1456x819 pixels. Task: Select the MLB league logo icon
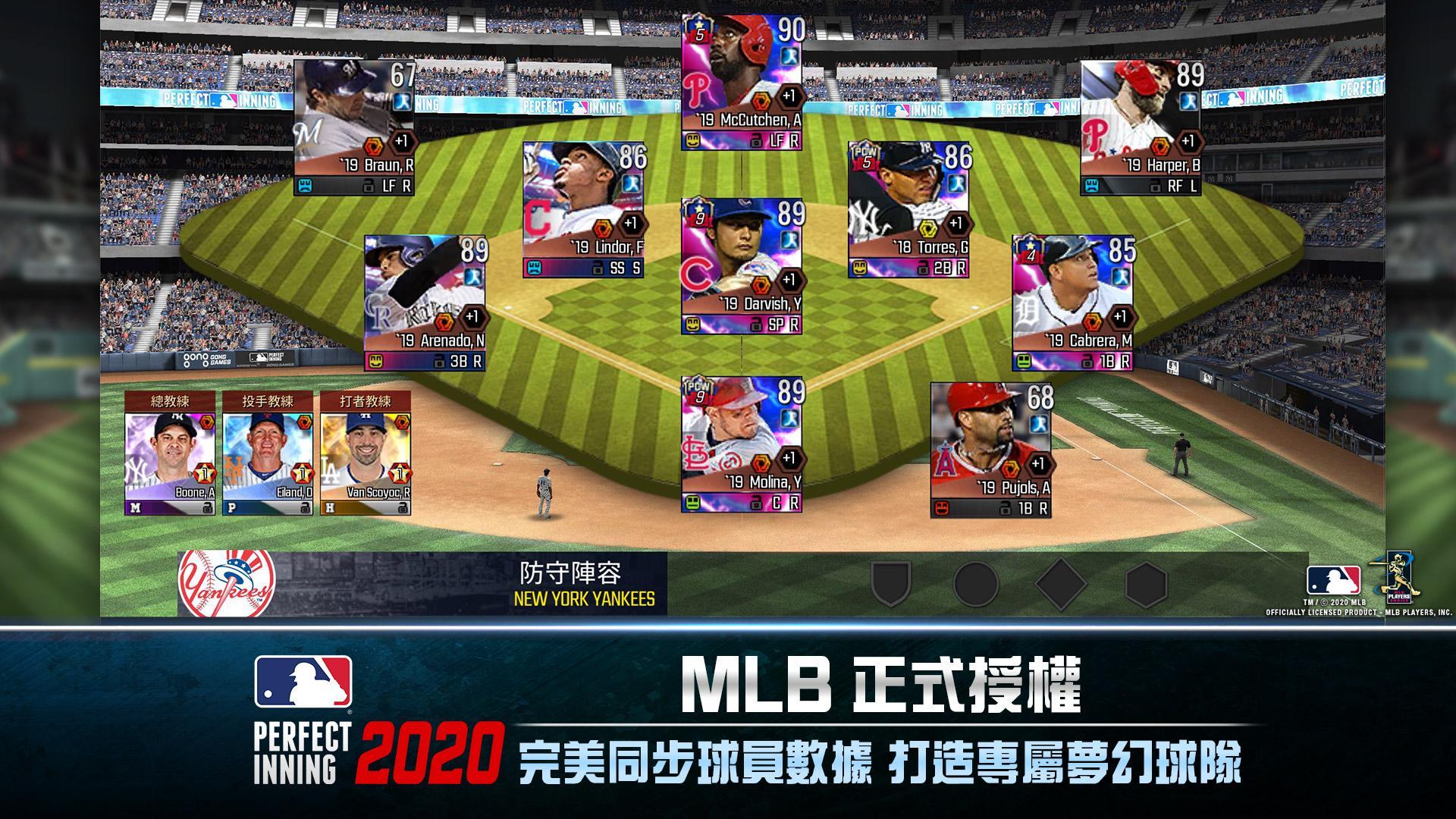point(1333,579)
